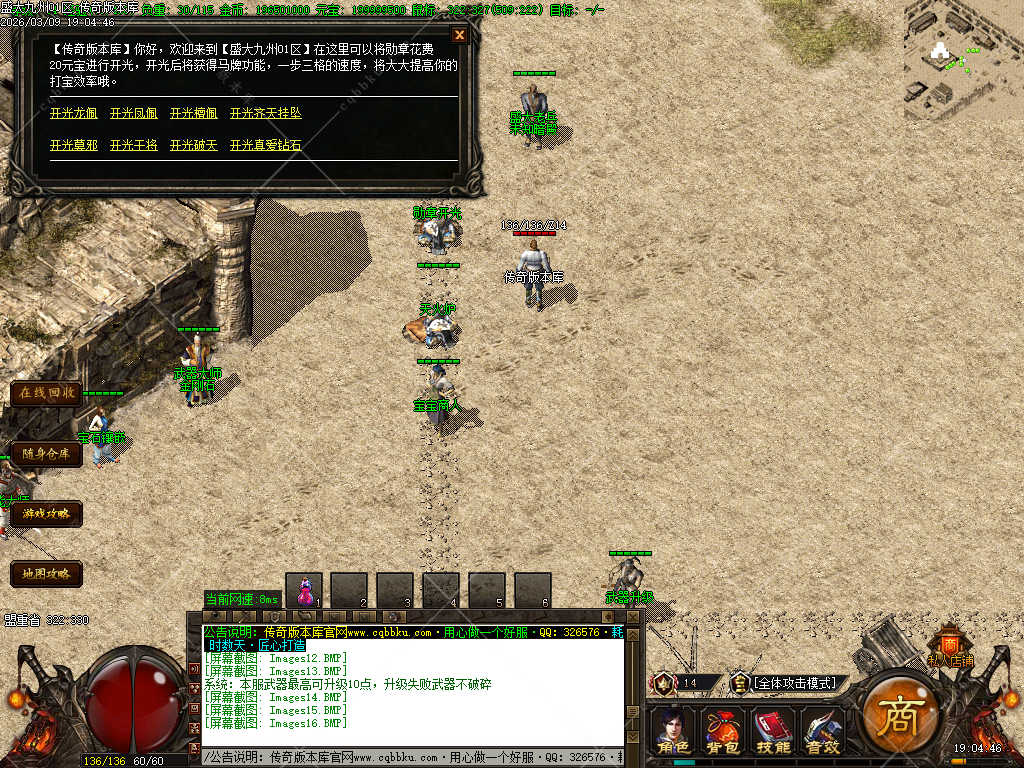Open the 在线回收 online recycle button
This screenshot has height=768, width=1024.
[x=46, y=393]
